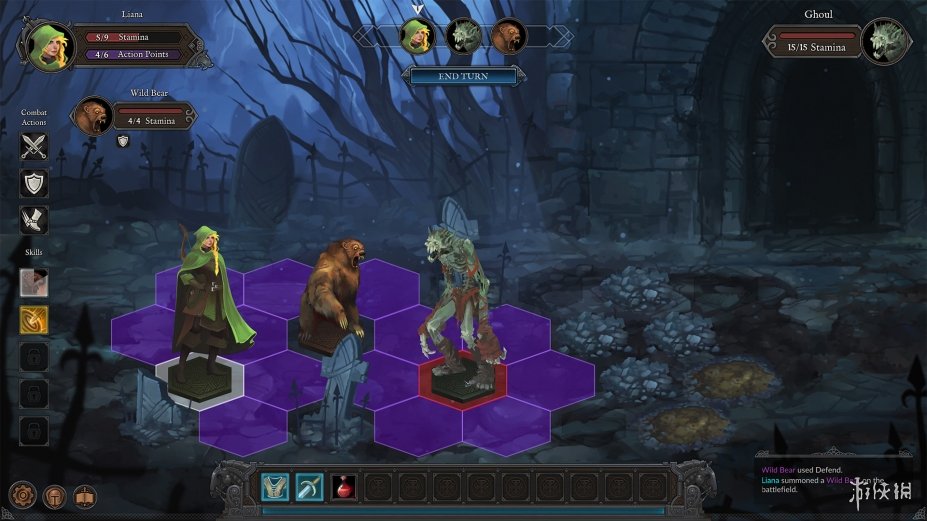The width and height of the screenshot is (927, 521).
Task: Open the gear settings menu
Action: [x=23, y=495]
